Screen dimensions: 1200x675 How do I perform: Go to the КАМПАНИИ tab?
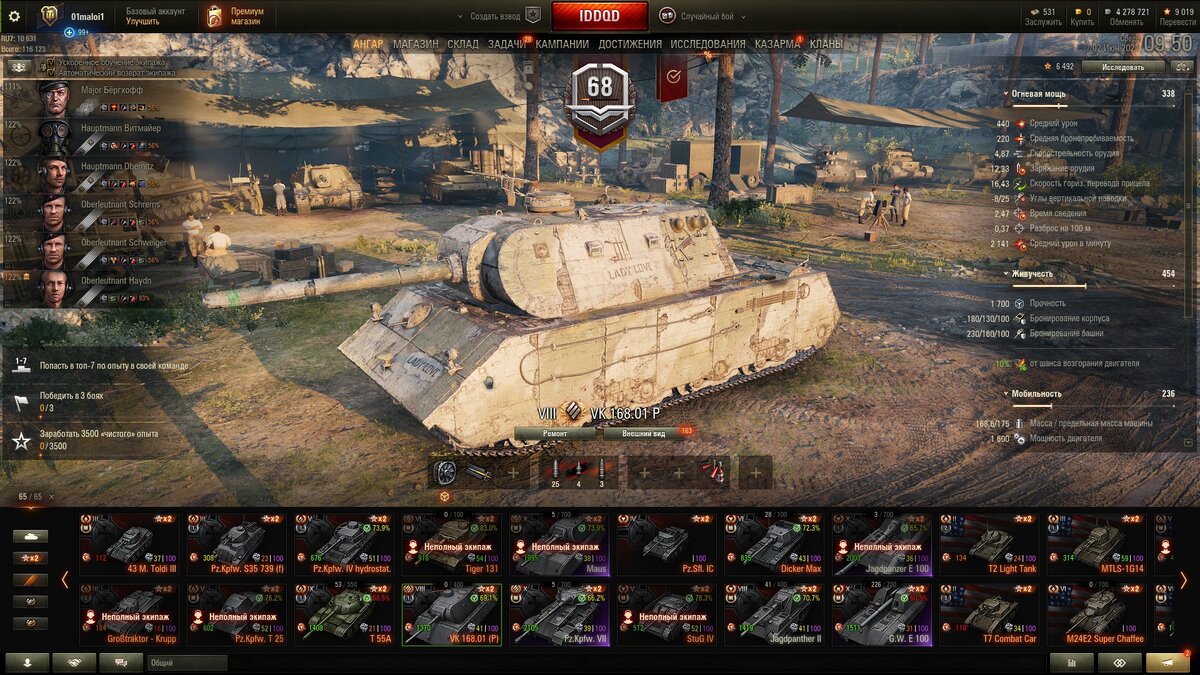coord(562,44)
